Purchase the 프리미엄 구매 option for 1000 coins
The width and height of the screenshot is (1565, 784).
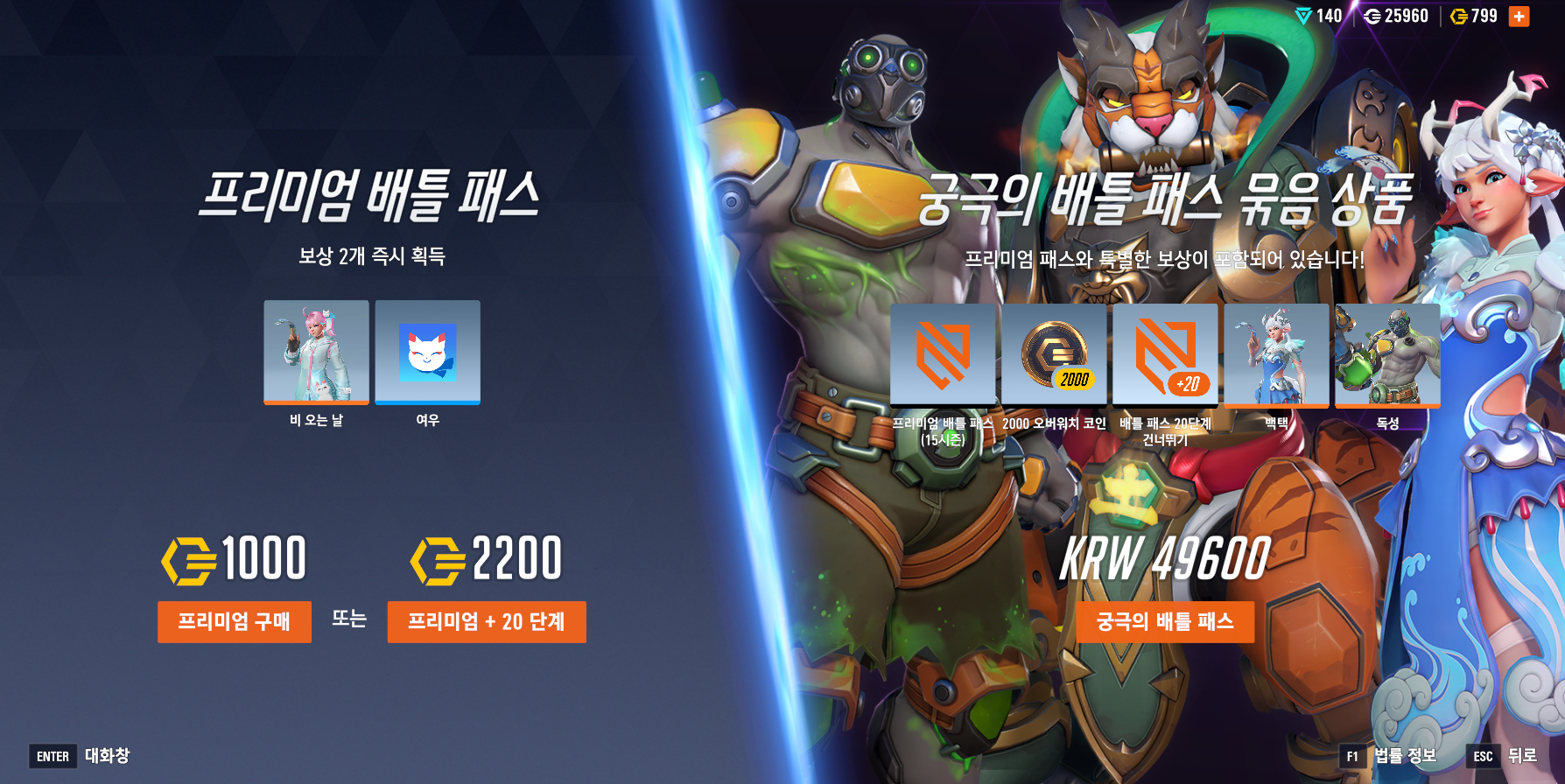[x=234, y=622]
